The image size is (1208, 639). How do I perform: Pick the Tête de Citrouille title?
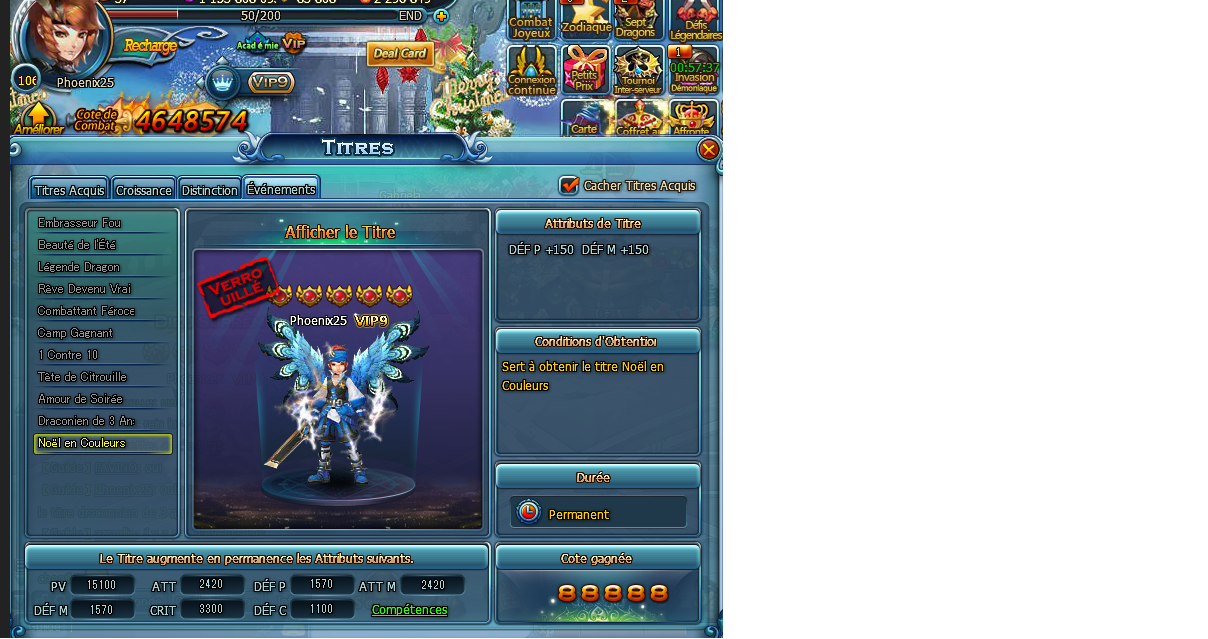(x=82, y=377)
